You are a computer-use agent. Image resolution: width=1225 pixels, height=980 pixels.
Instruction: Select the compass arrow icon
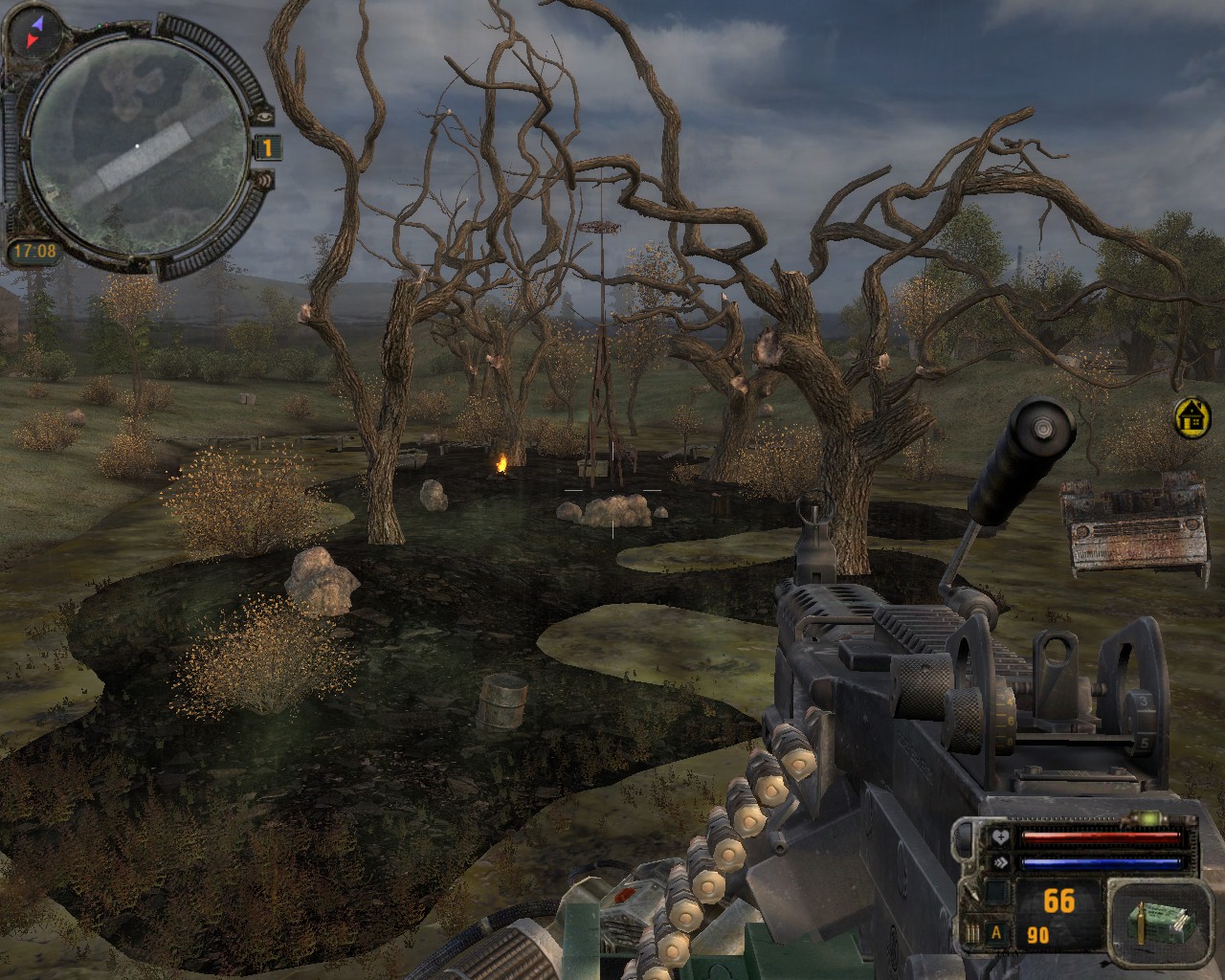pyautogui.click(x=33, y=31)
